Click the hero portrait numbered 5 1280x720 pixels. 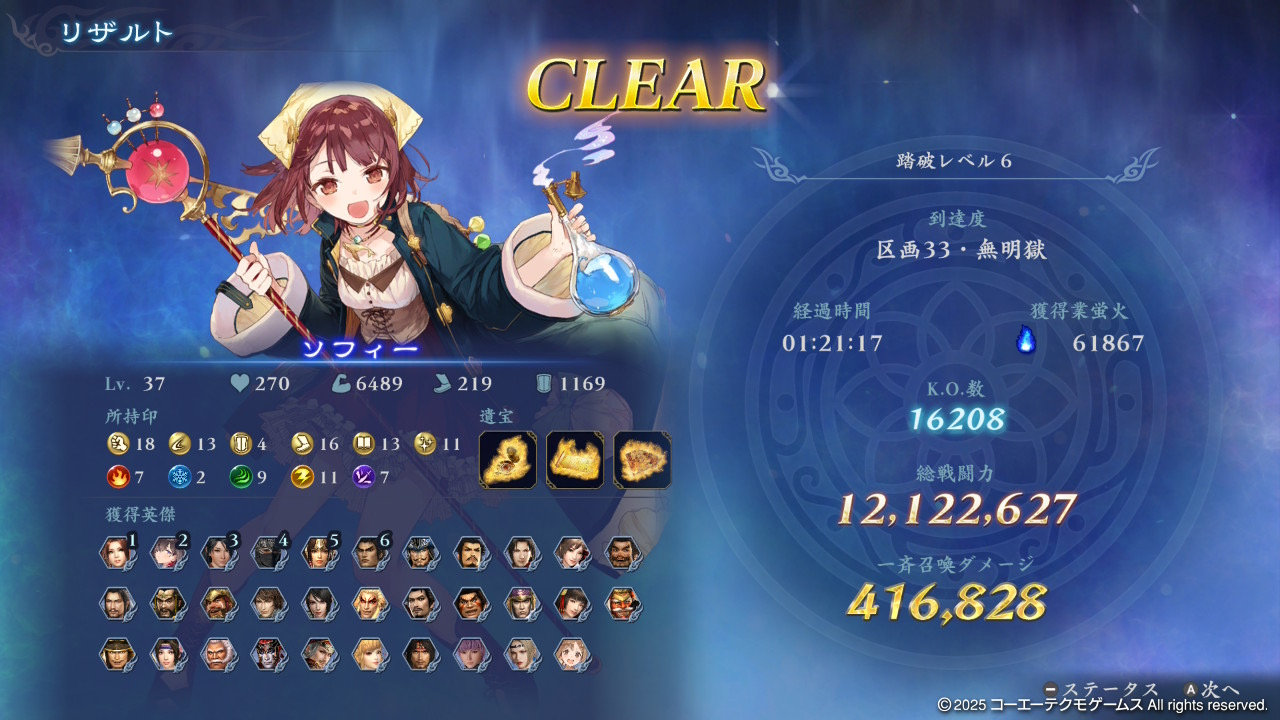(318, 553)
